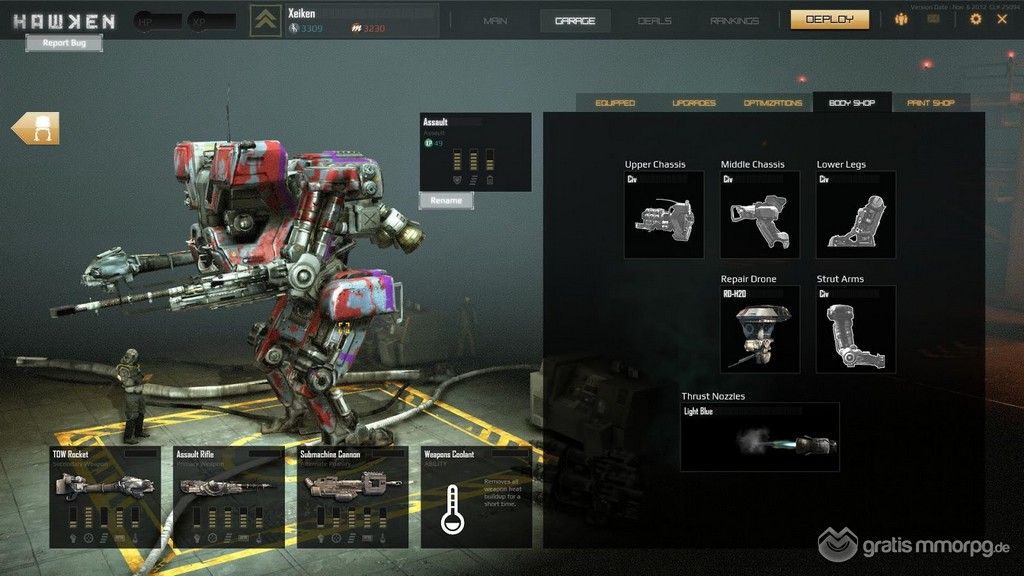Close the game with the X icon
1024x576 pixels.
(1002, 19)
